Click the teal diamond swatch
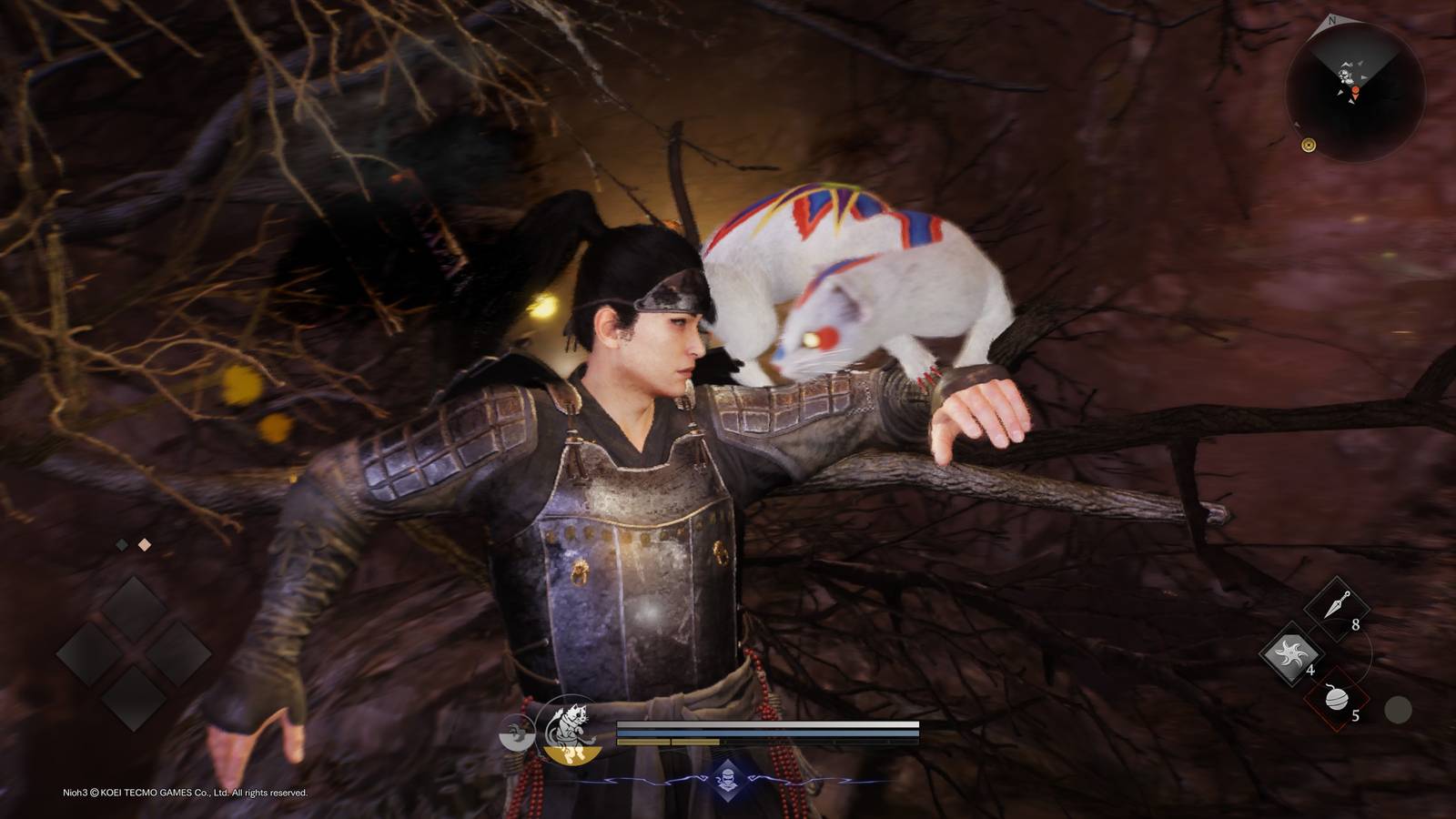Screen dimensions: 1456x819 (x=122, y=544)
